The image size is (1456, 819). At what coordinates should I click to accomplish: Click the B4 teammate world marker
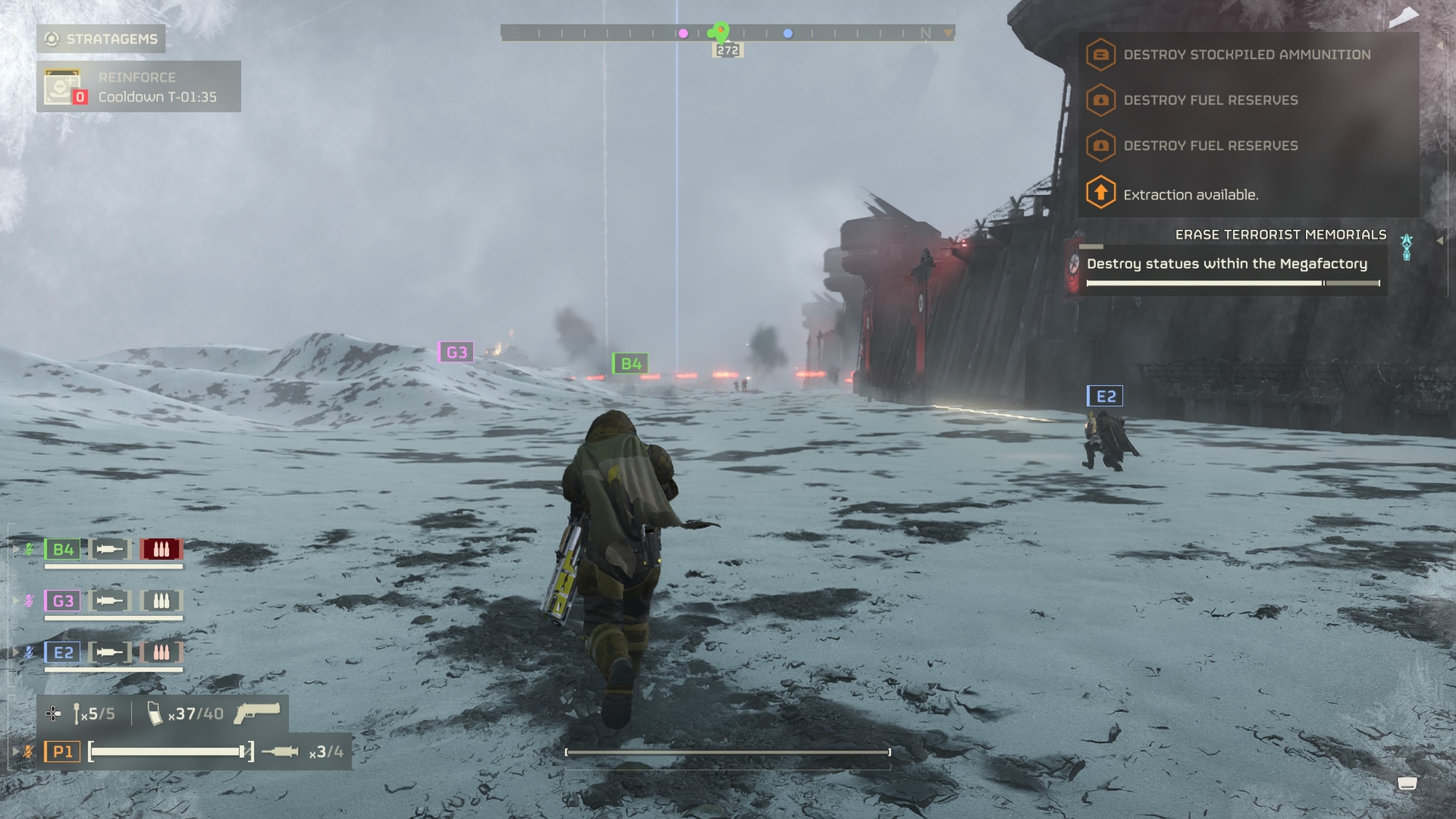click(x=630, y=363)
